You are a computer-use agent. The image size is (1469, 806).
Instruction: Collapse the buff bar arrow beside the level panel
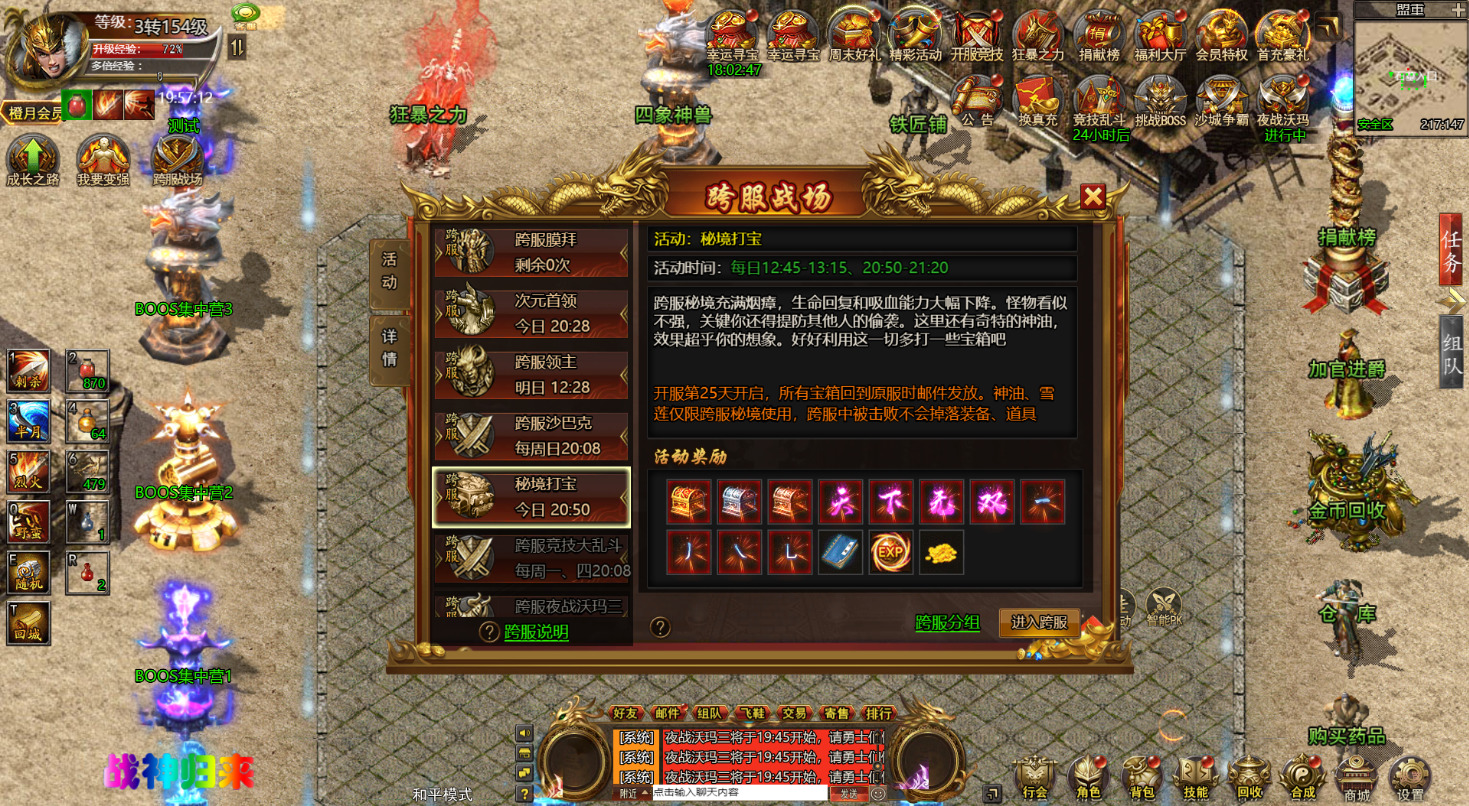click(236, 46)
